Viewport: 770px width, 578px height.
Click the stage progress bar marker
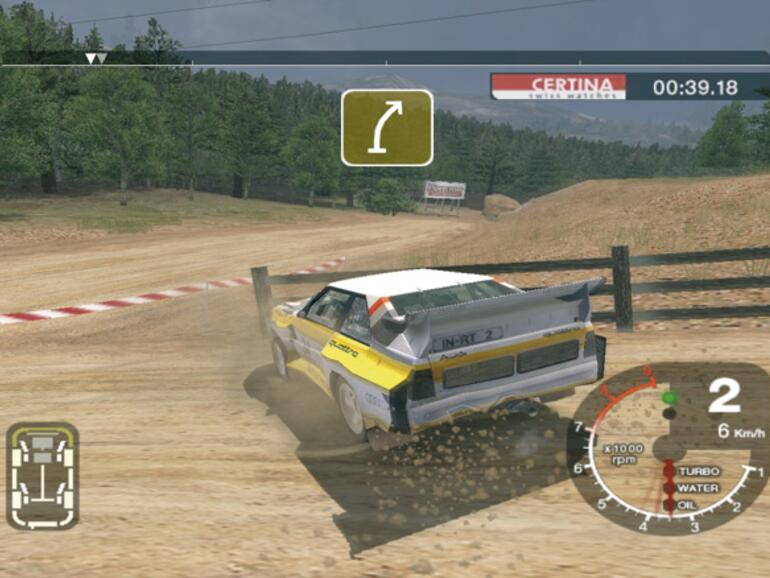click(95, 59)
